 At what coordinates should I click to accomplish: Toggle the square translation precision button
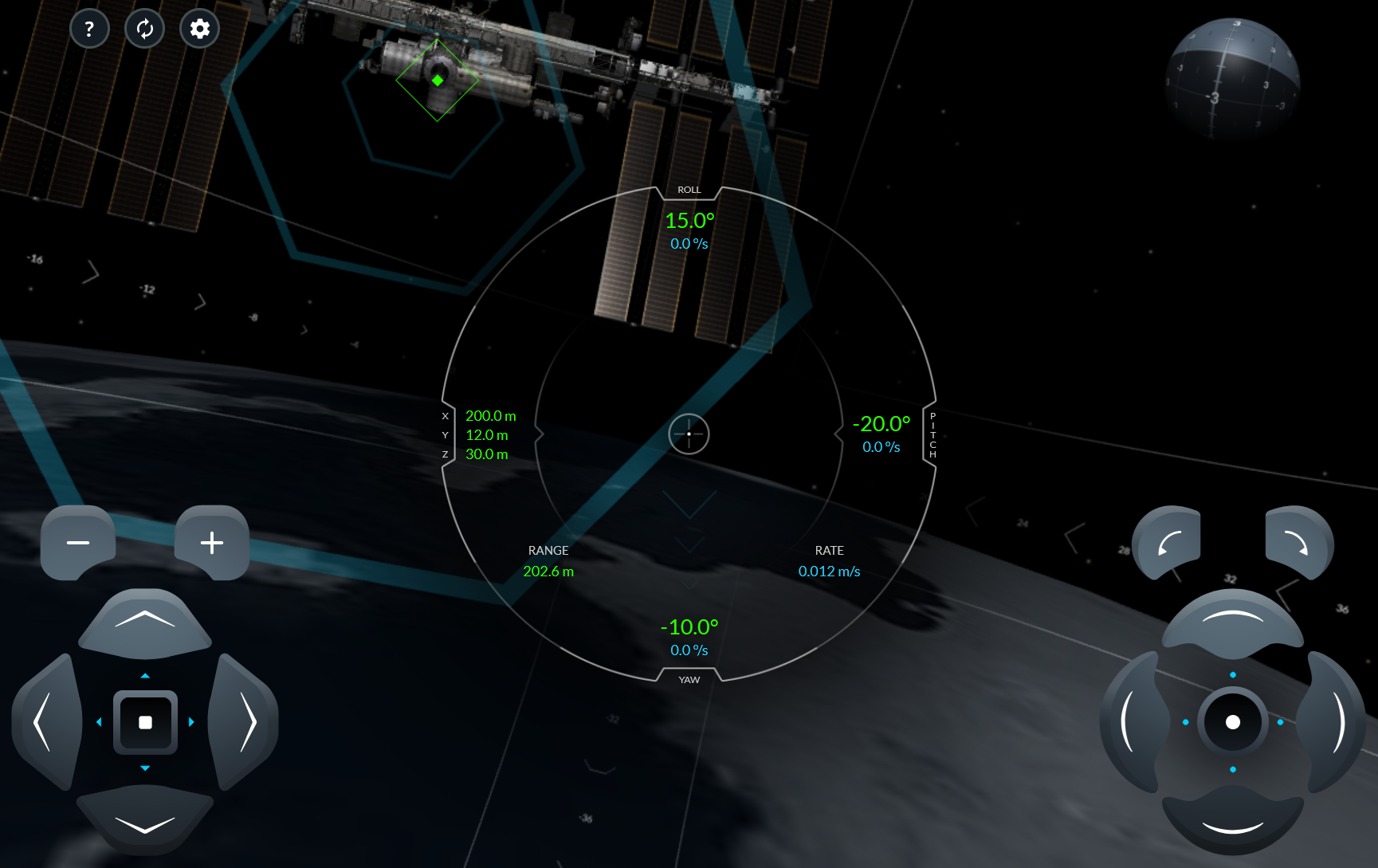pos(145,722)
